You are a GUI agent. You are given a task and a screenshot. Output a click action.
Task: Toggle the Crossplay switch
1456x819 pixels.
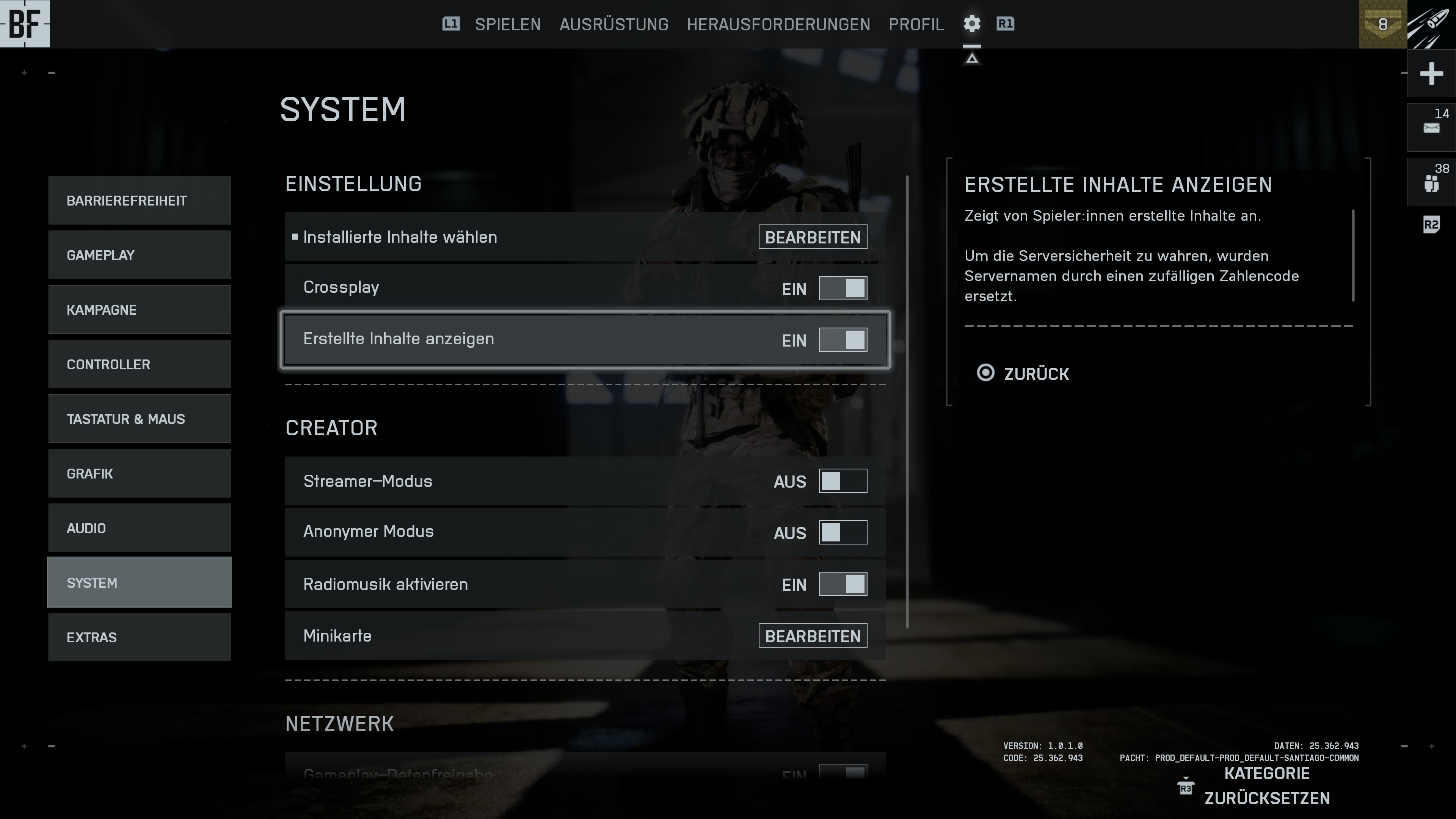click(x=842, y=288)
